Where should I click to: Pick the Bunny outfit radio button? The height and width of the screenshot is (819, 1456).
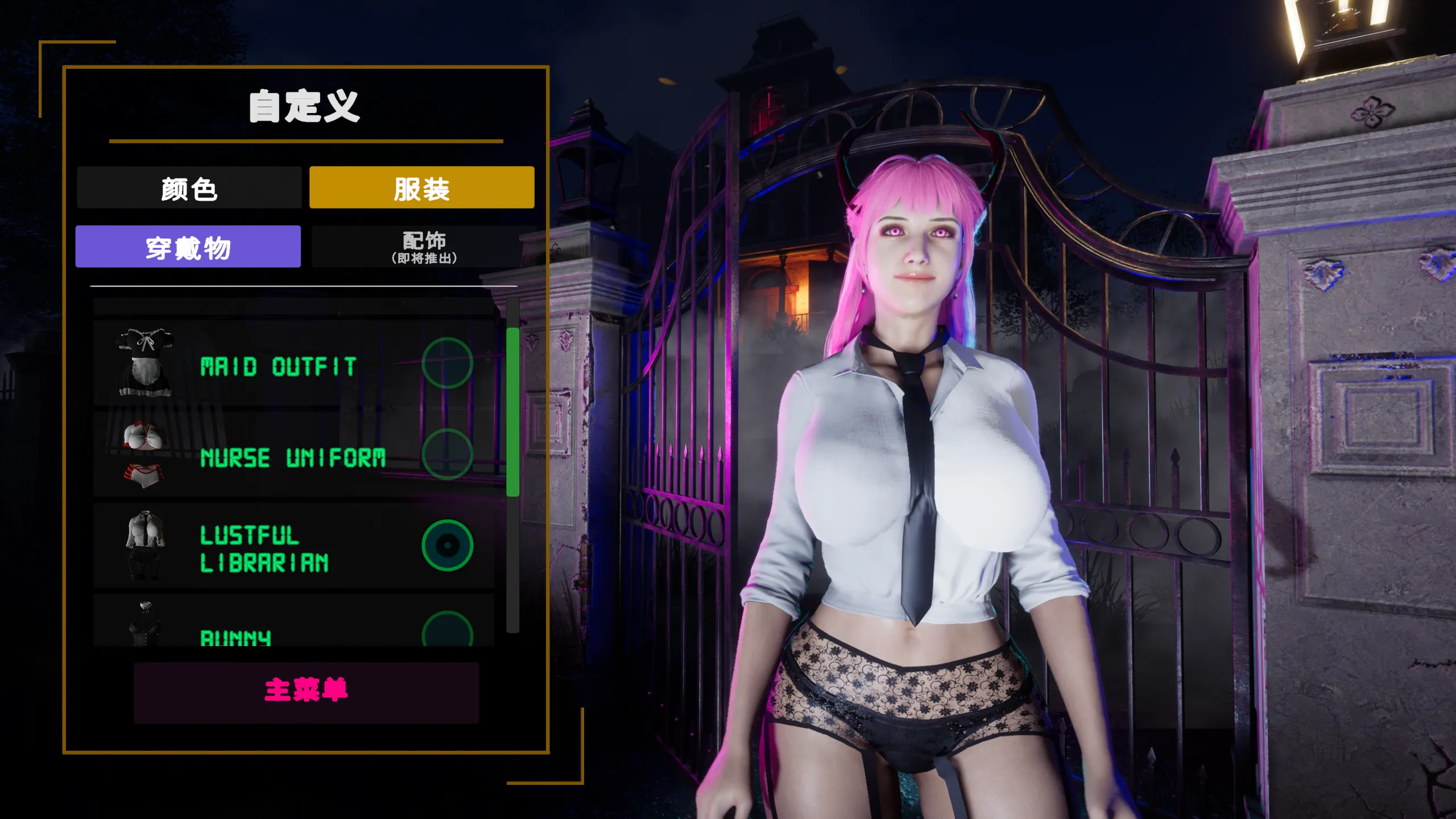[x=448, y=630]
